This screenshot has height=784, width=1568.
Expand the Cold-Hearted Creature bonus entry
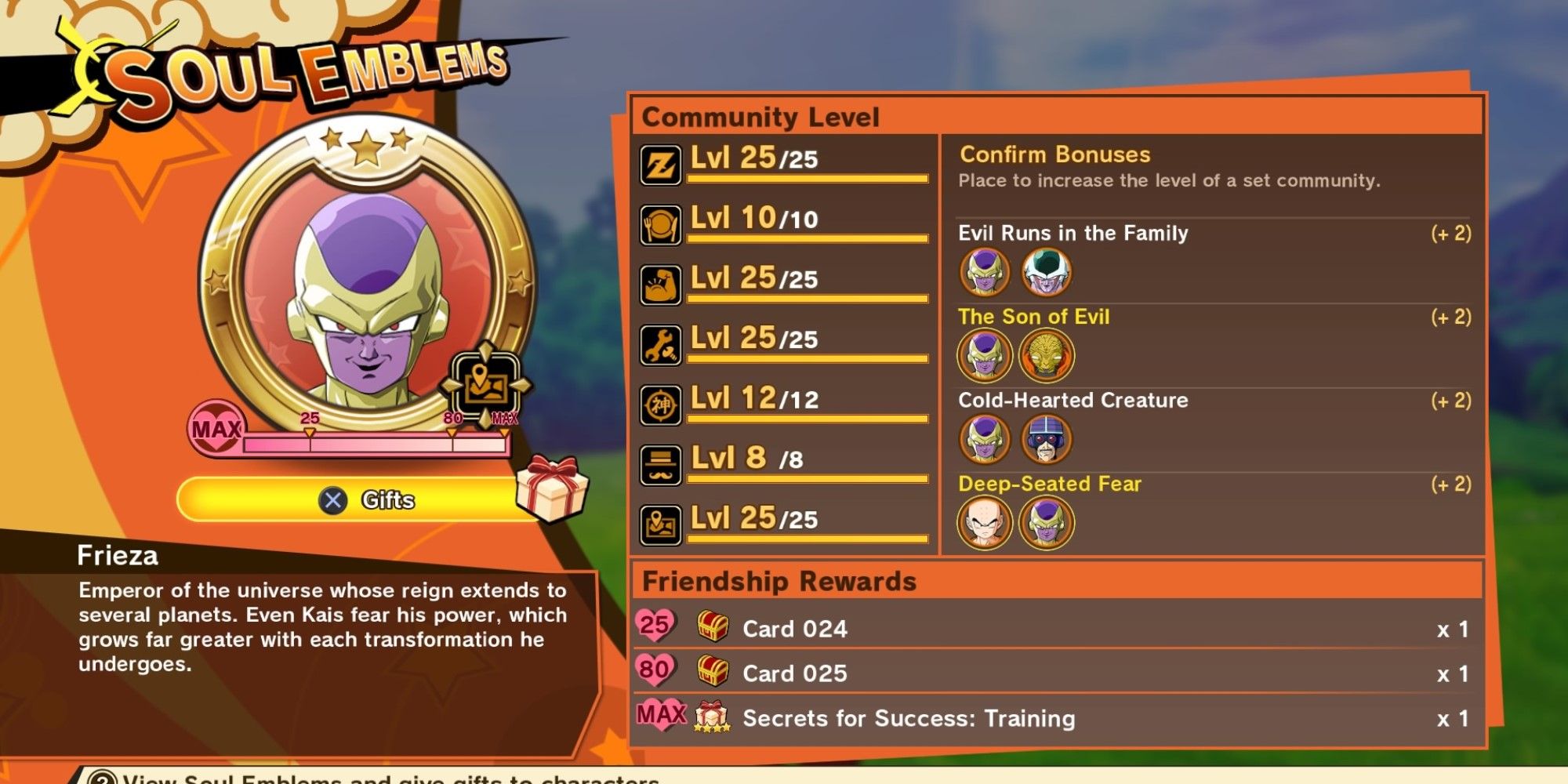click(x=1074, y=401)
